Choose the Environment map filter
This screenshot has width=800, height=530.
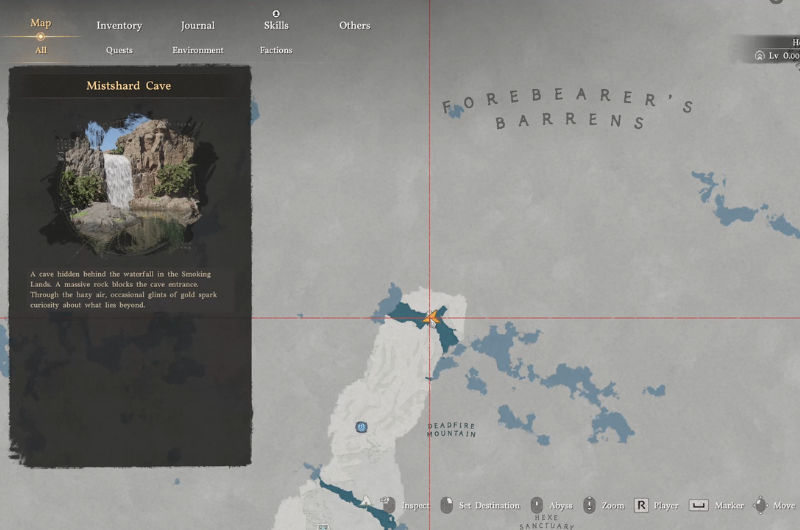click(198, 50)
